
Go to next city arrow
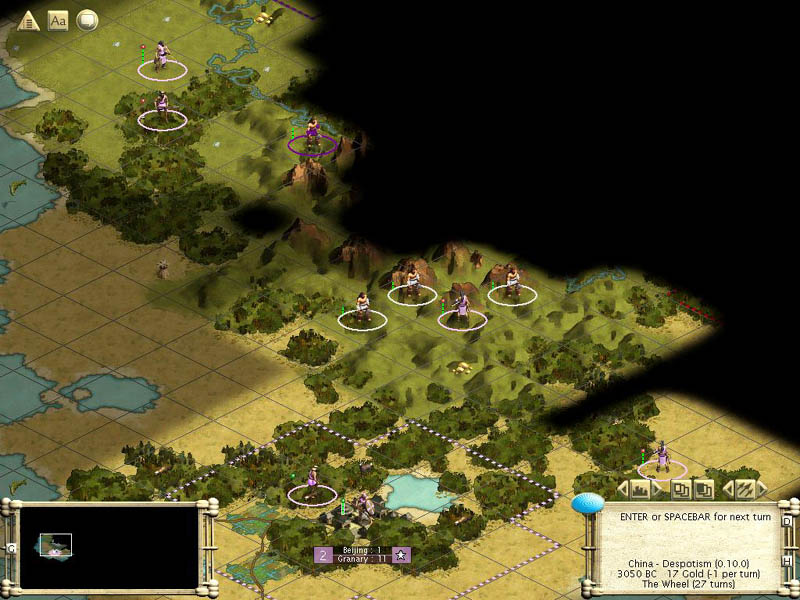[657, 489]
